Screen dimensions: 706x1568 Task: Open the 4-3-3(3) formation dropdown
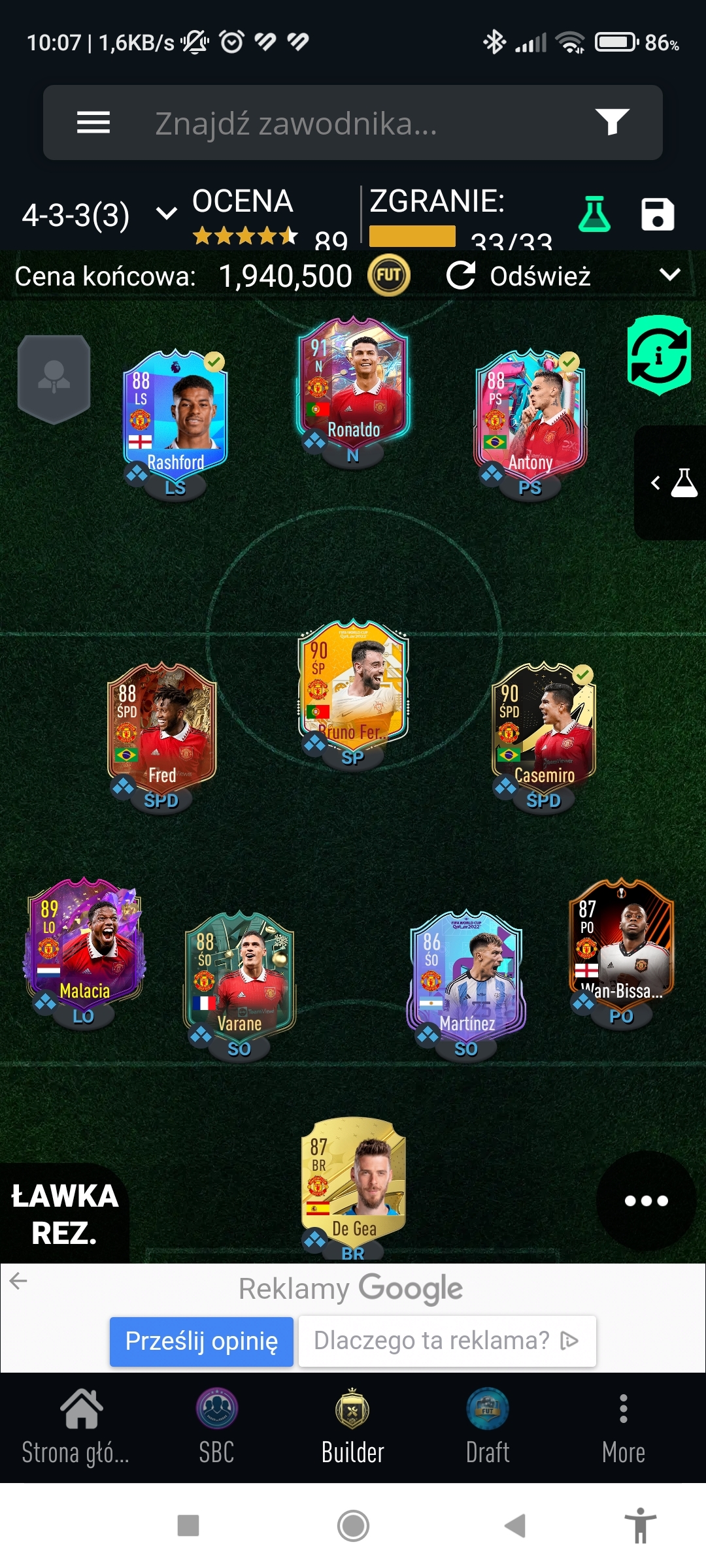coord(98,214)
